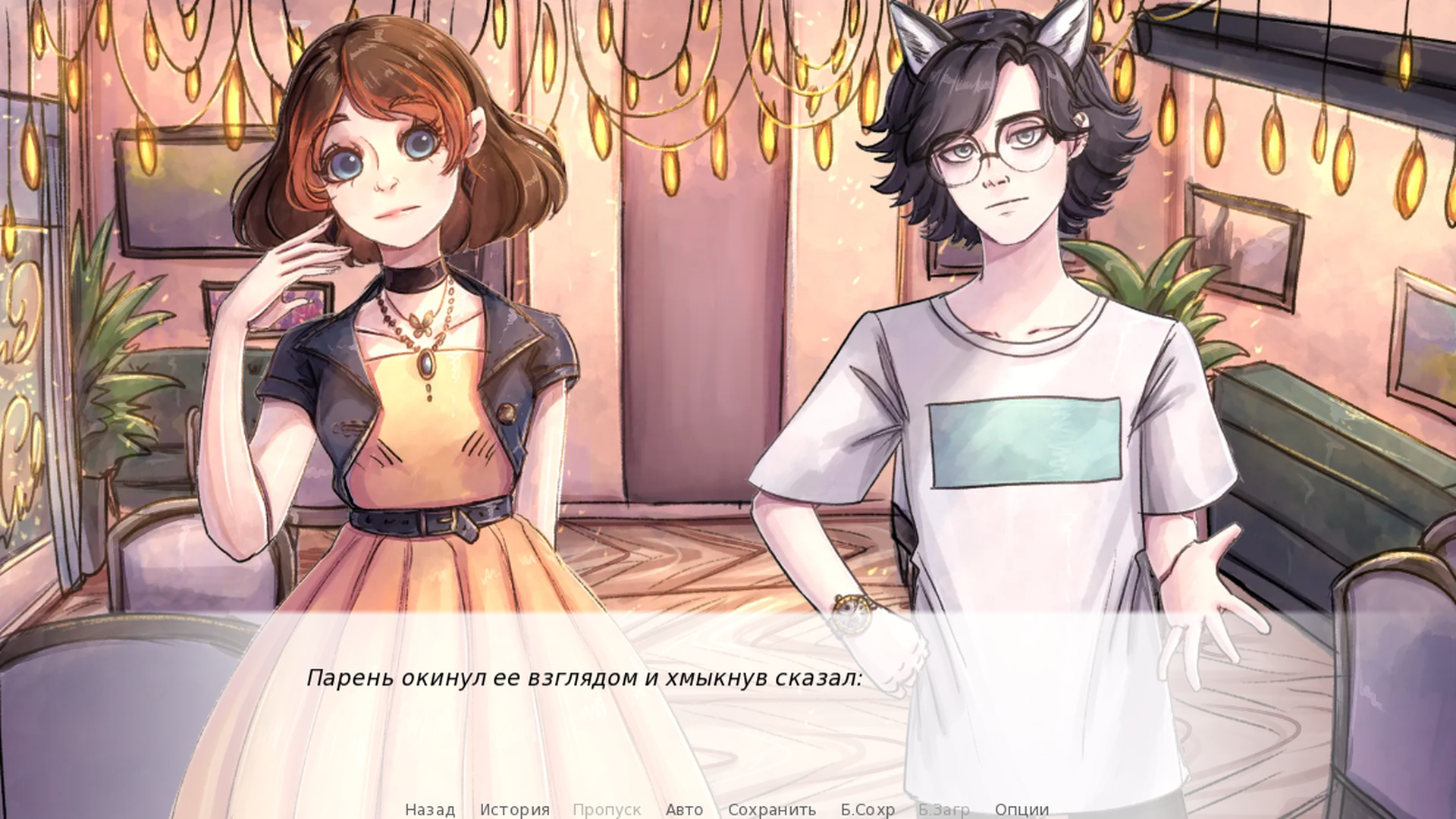Viewport: 1456px width, 819px height.
Task: Toggle Пропуск skip mode
Action: 607,809
